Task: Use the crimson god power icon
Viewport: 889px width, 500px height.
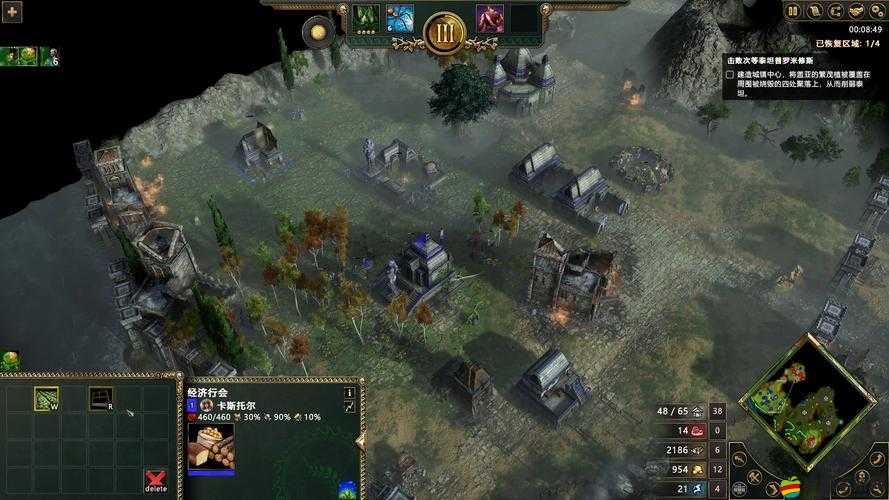Action: pos(489,17)
